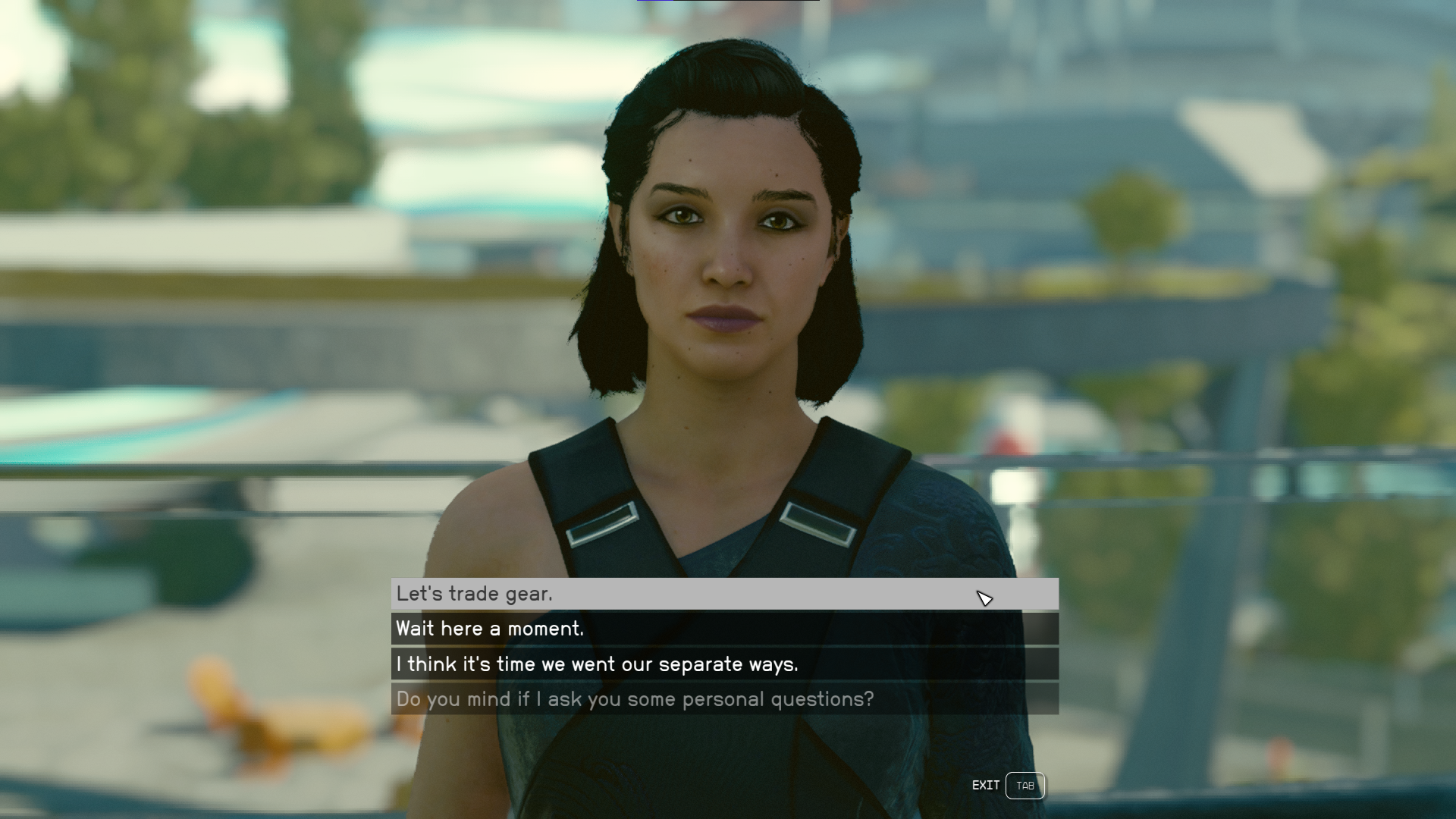Click "Do you mind if I ask you some personal questions?"

tap(723, 699)
